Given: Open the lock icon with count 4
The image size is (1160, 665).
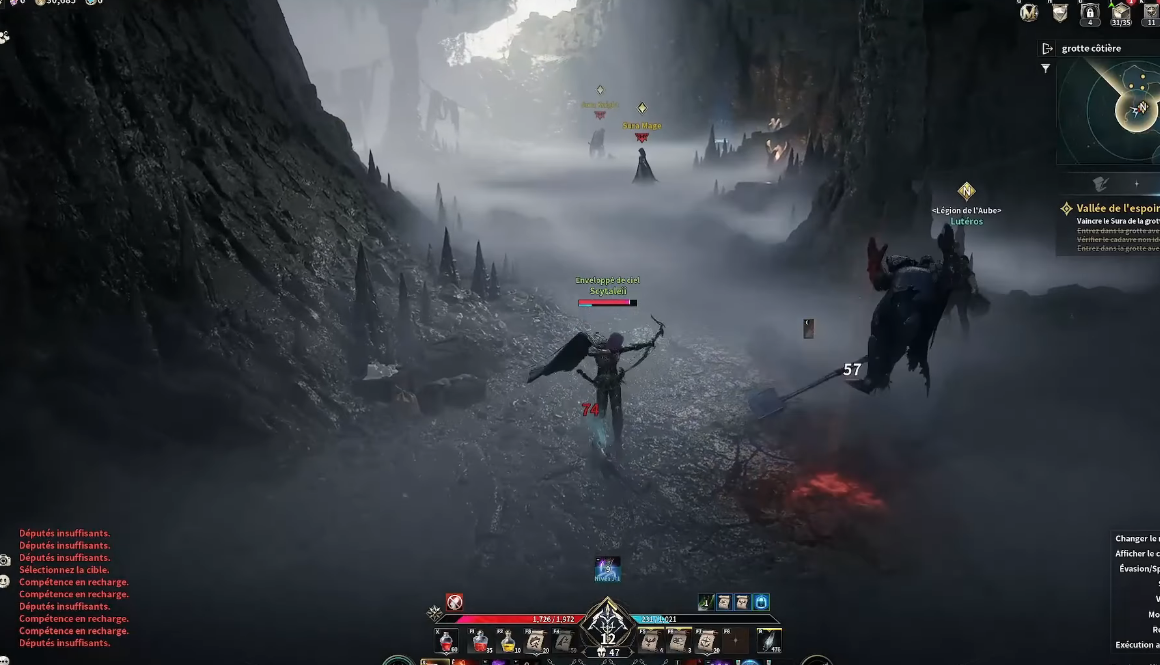Looking at the screenshot, I should [x=1090, y=13].
